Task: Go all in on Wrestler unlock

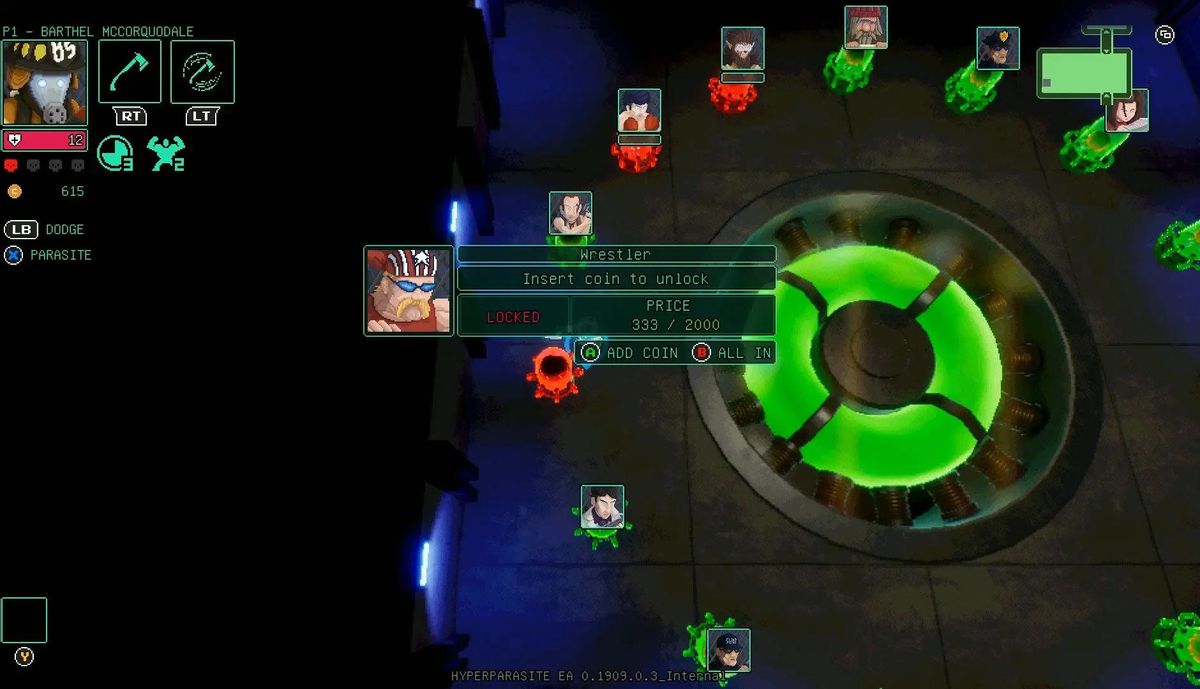Action: point(733,353)
